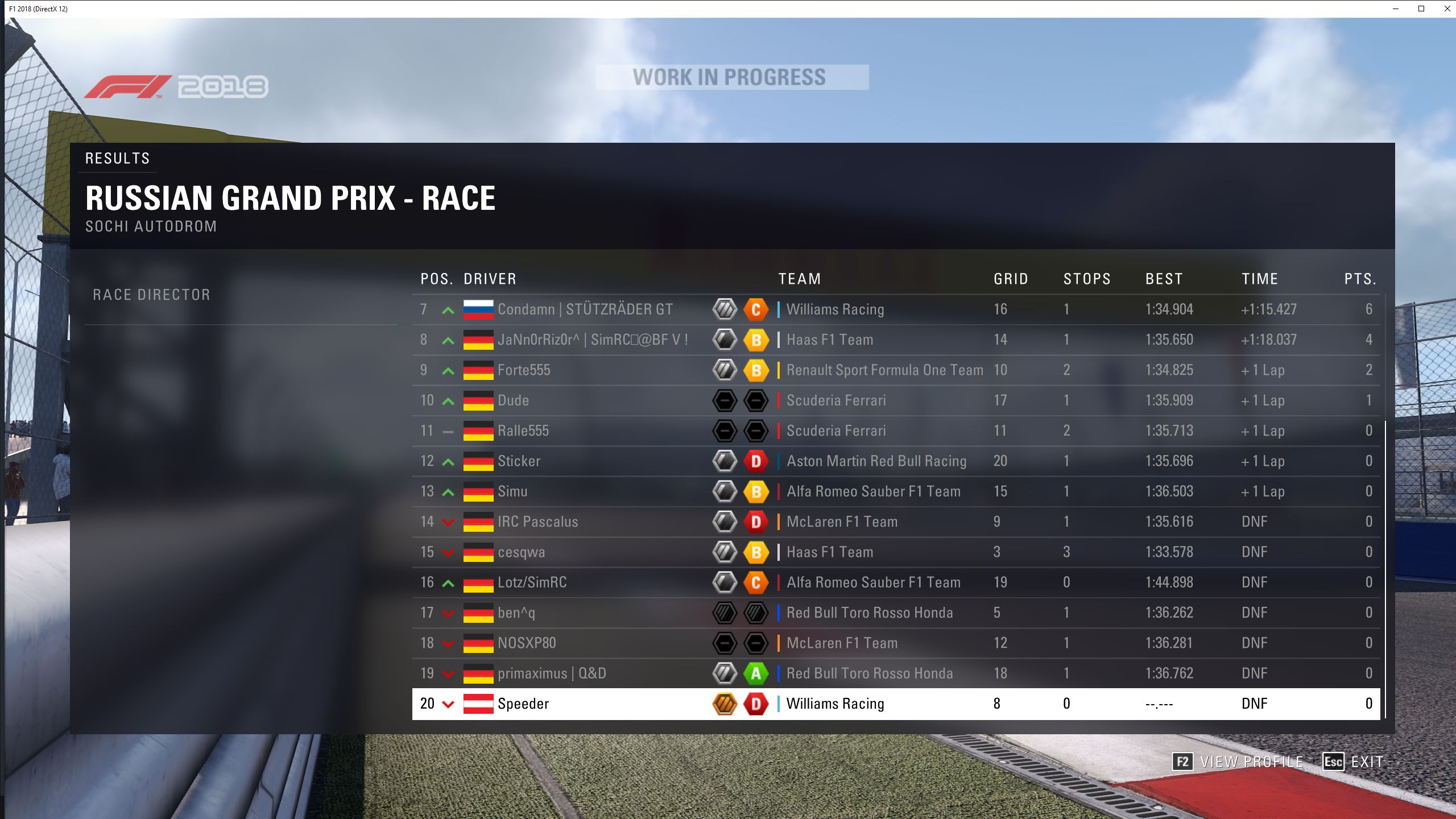The width and height of the screenshot is (1456, 819).
Task: Pick the cesqwa driver row
Action: coord(521,552)
